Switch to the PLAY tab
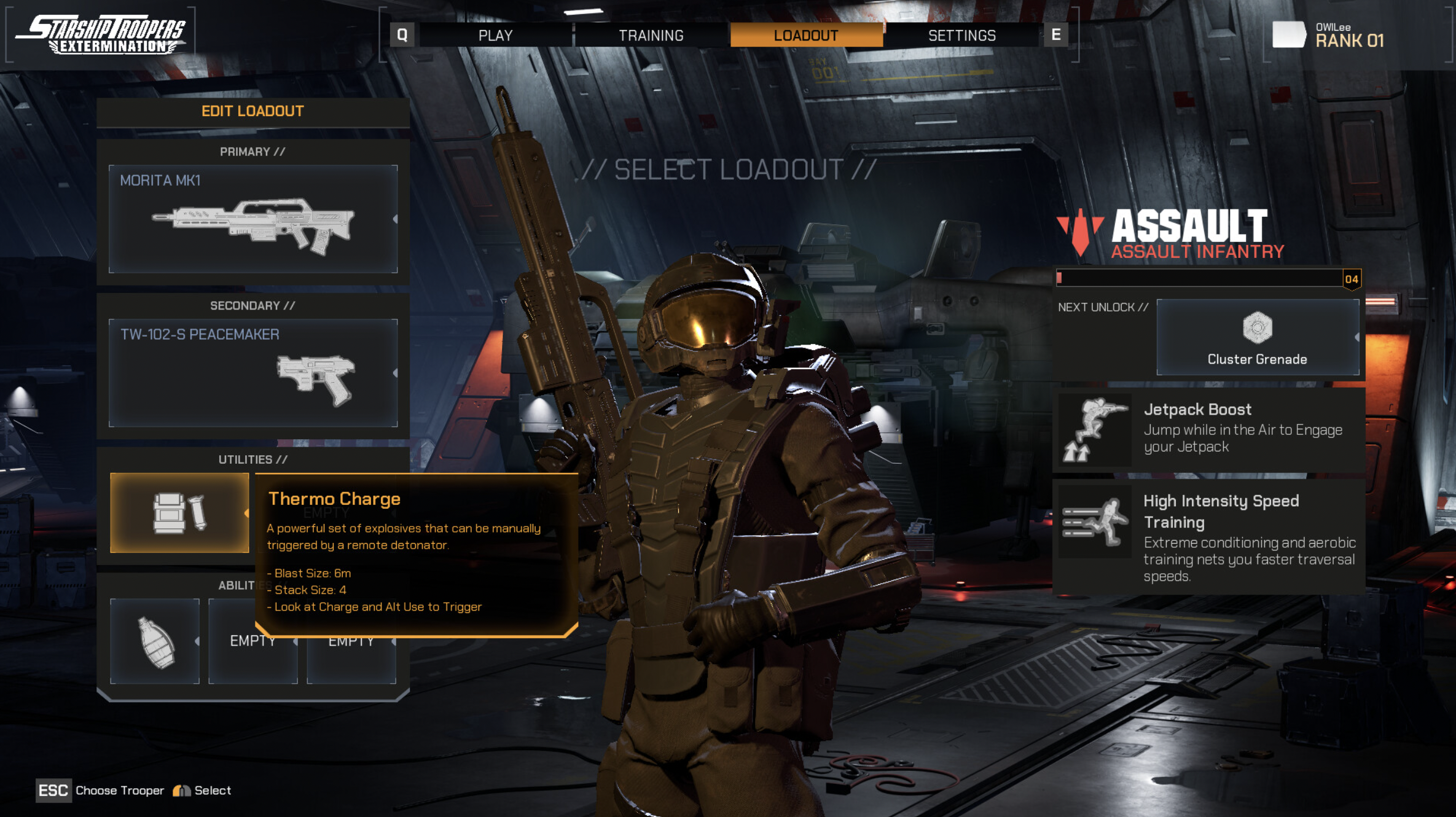 tap(495, 36)
